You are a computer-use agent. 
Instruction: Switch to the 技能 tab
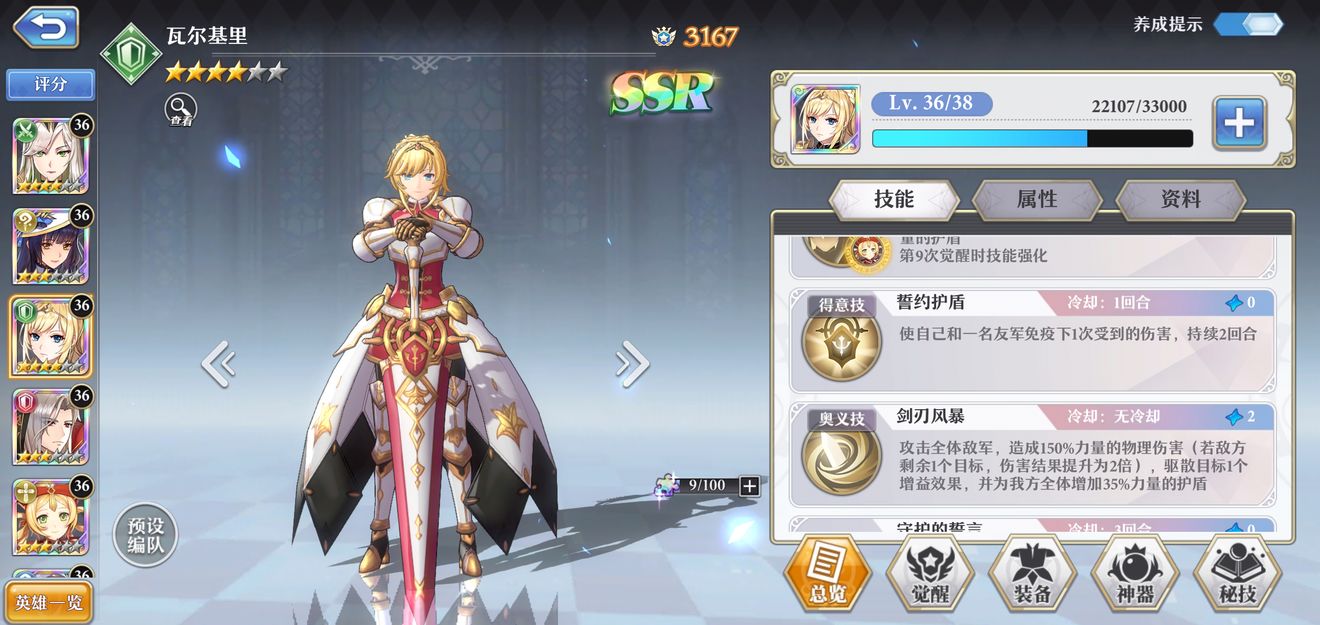tap(894, 200)
